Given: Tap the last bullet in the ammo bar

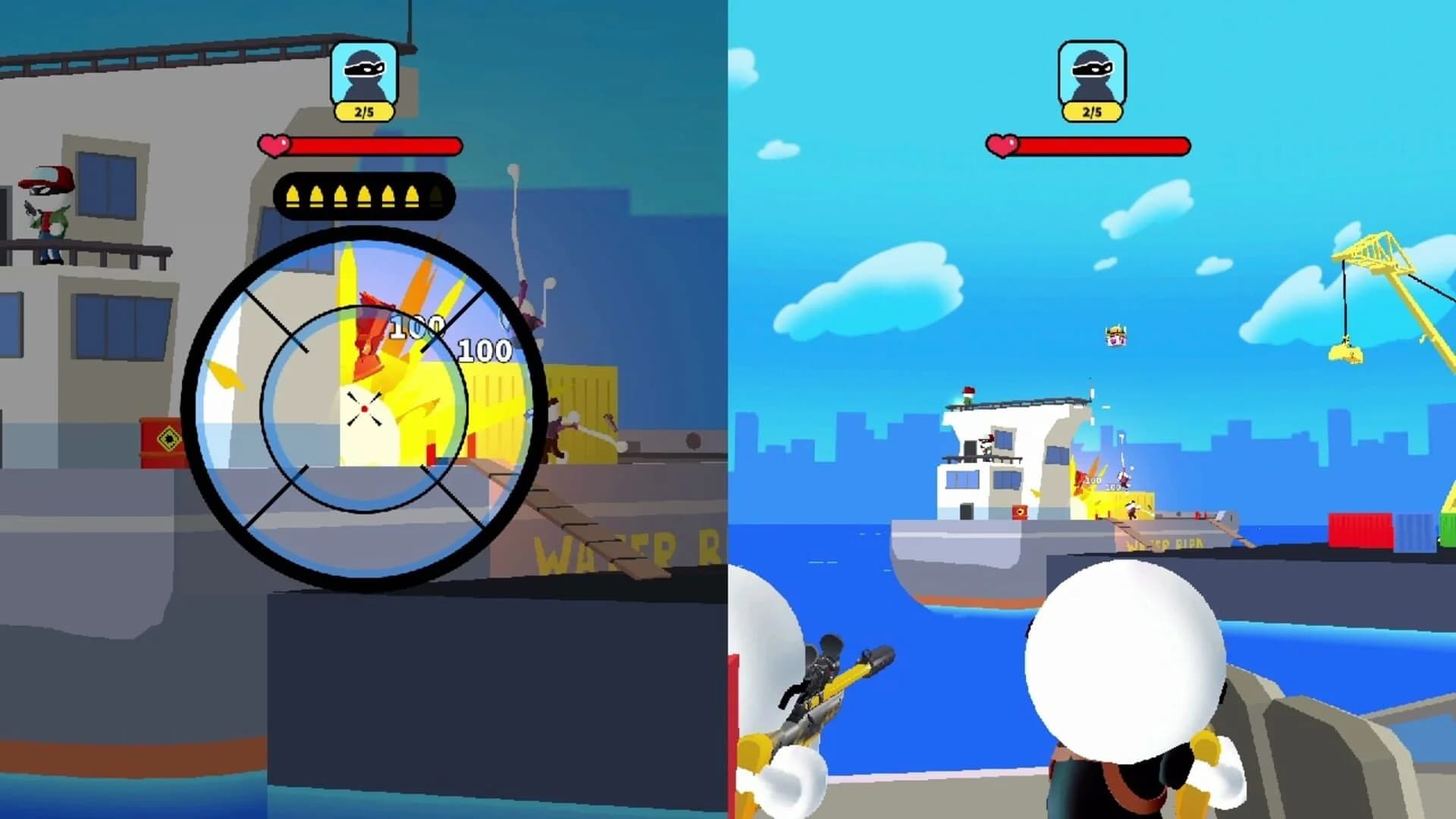Looking at the screenshot, I should point(435,196).
